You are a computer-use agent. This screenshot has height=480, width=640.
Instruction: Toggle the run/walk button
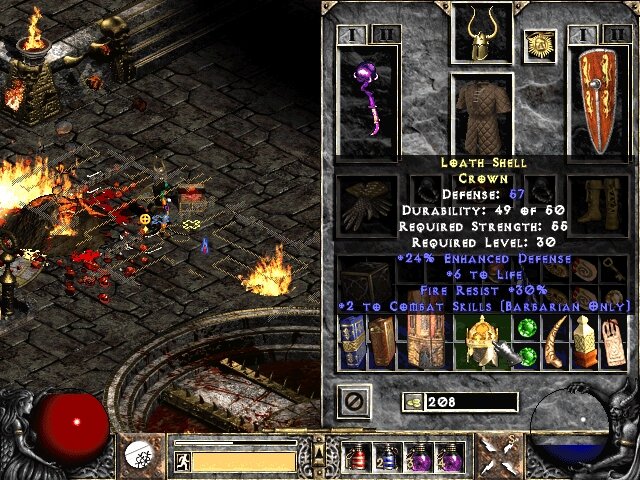click(x=183, y=461)
